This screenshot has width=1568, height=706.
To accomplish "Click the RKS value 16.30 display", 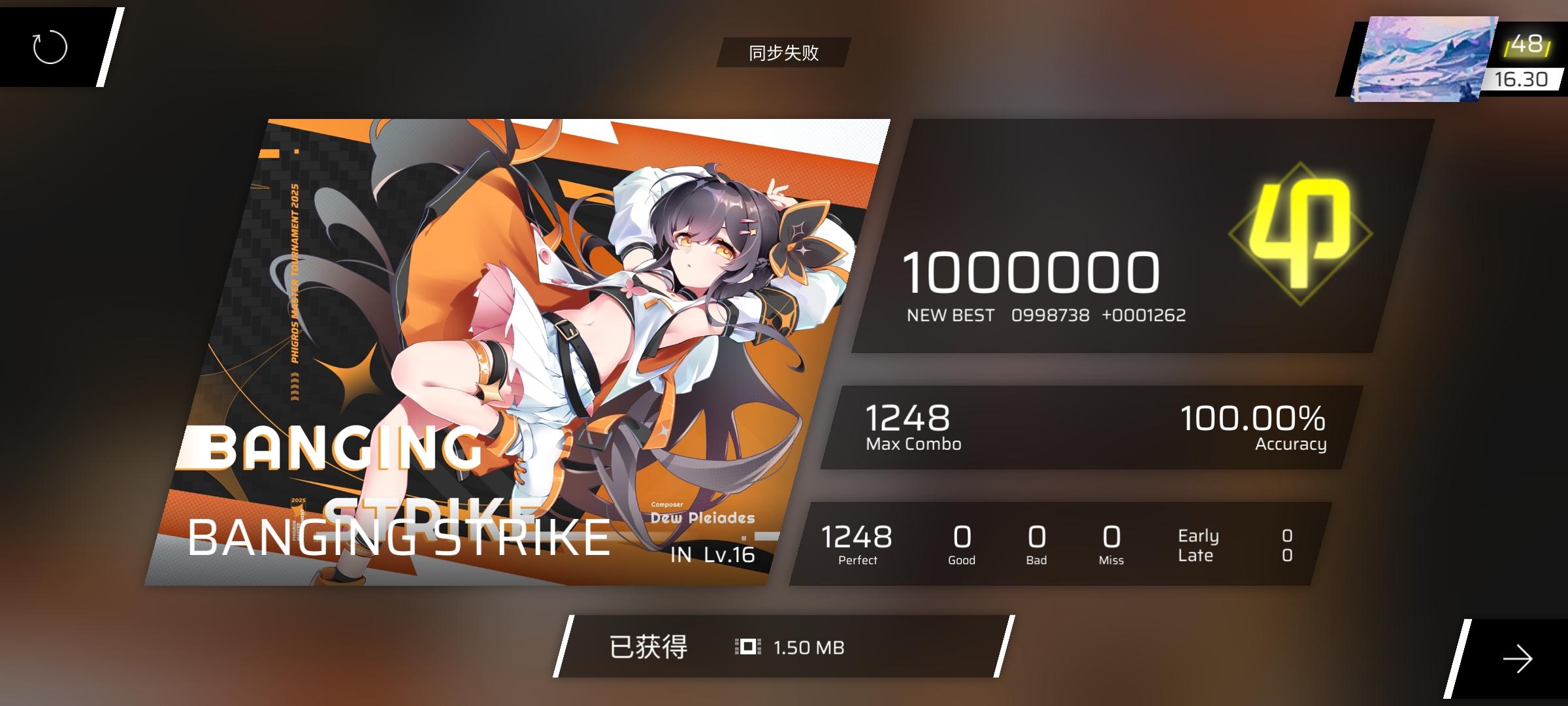I will click(1522, 78).
